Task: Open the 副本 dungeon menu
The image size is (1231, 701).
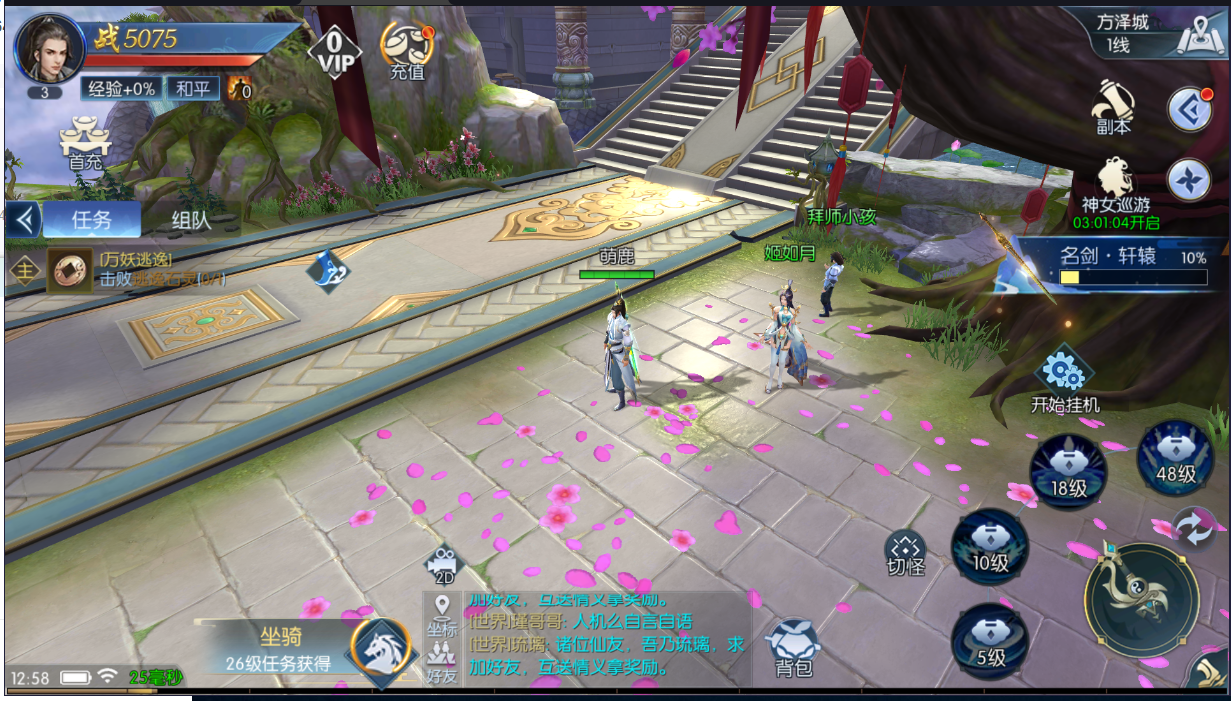Action: [x=1113, y=107]
